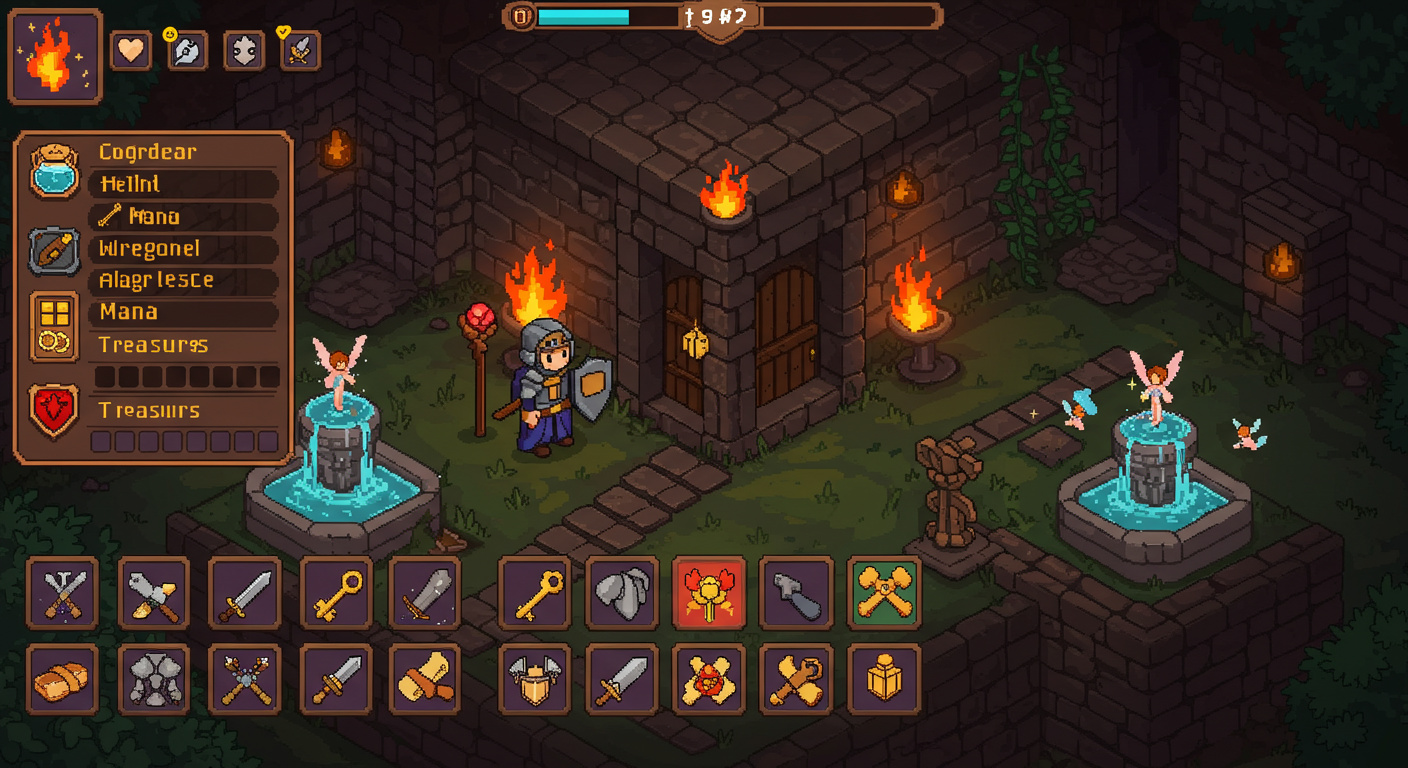This screenshot has height=768, width=1408.
Task: Click the heart icon button
Action: 131,51
